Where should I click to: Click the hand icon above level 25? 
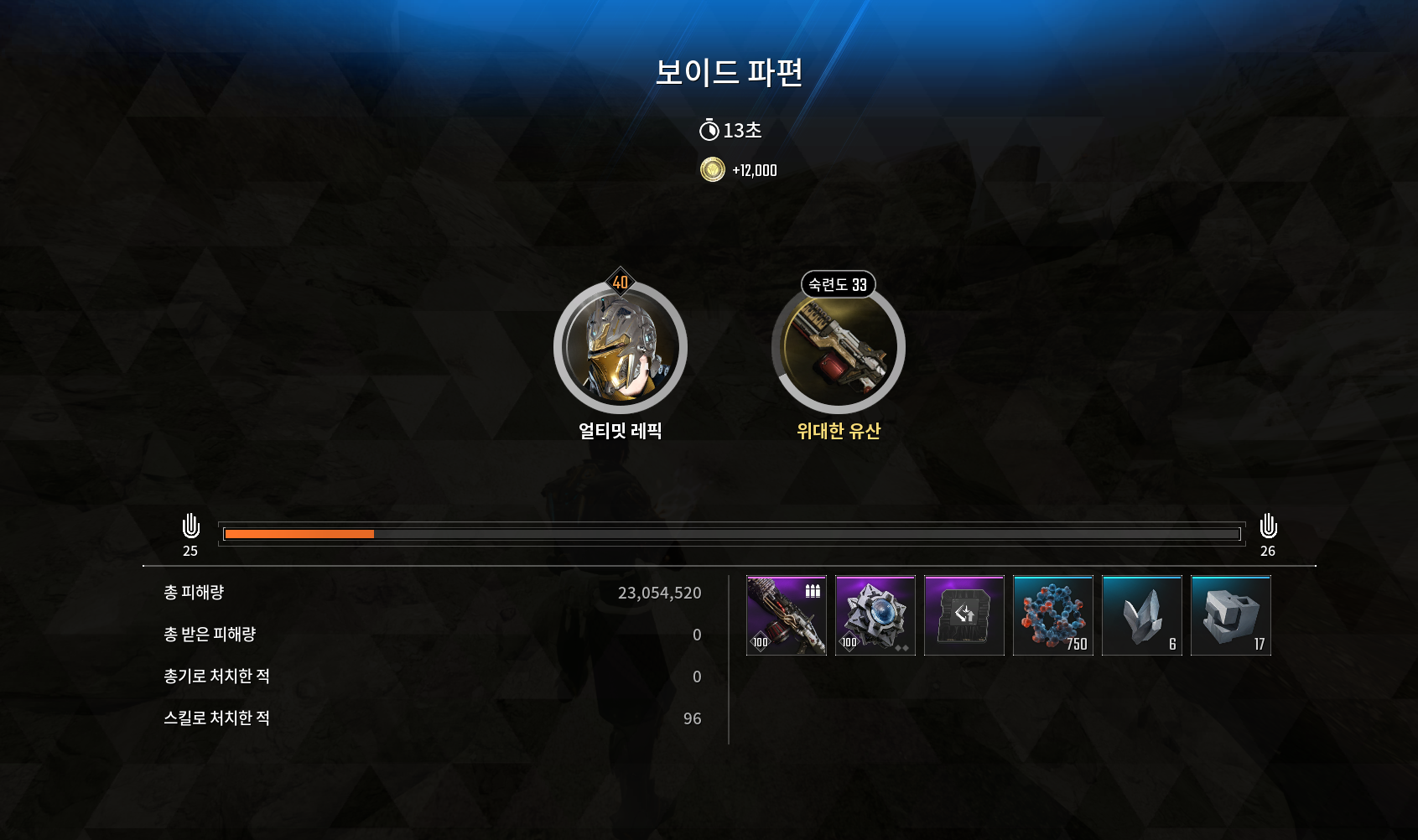click(x=191, y=527)
